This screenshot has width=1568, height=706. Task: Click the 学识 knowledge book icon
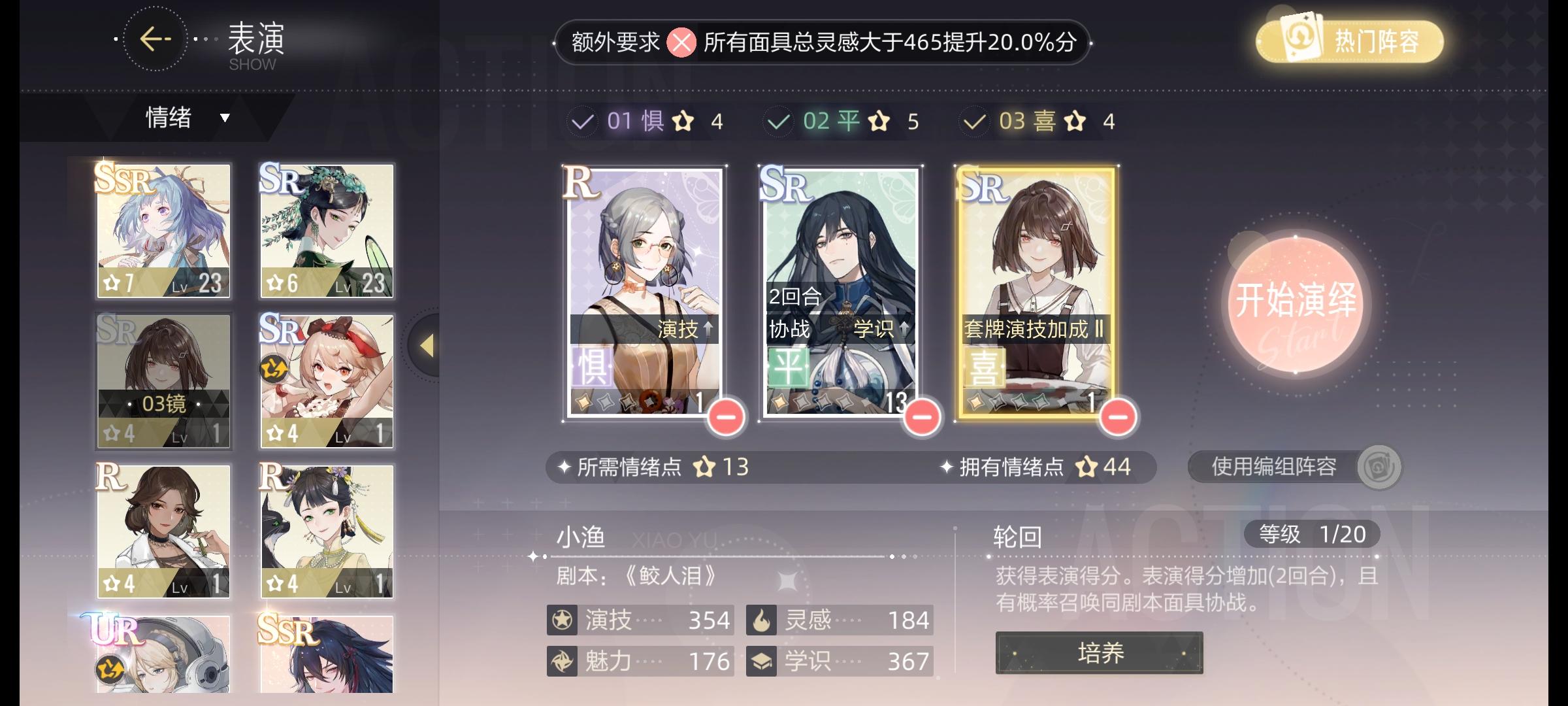pos(763,662)
